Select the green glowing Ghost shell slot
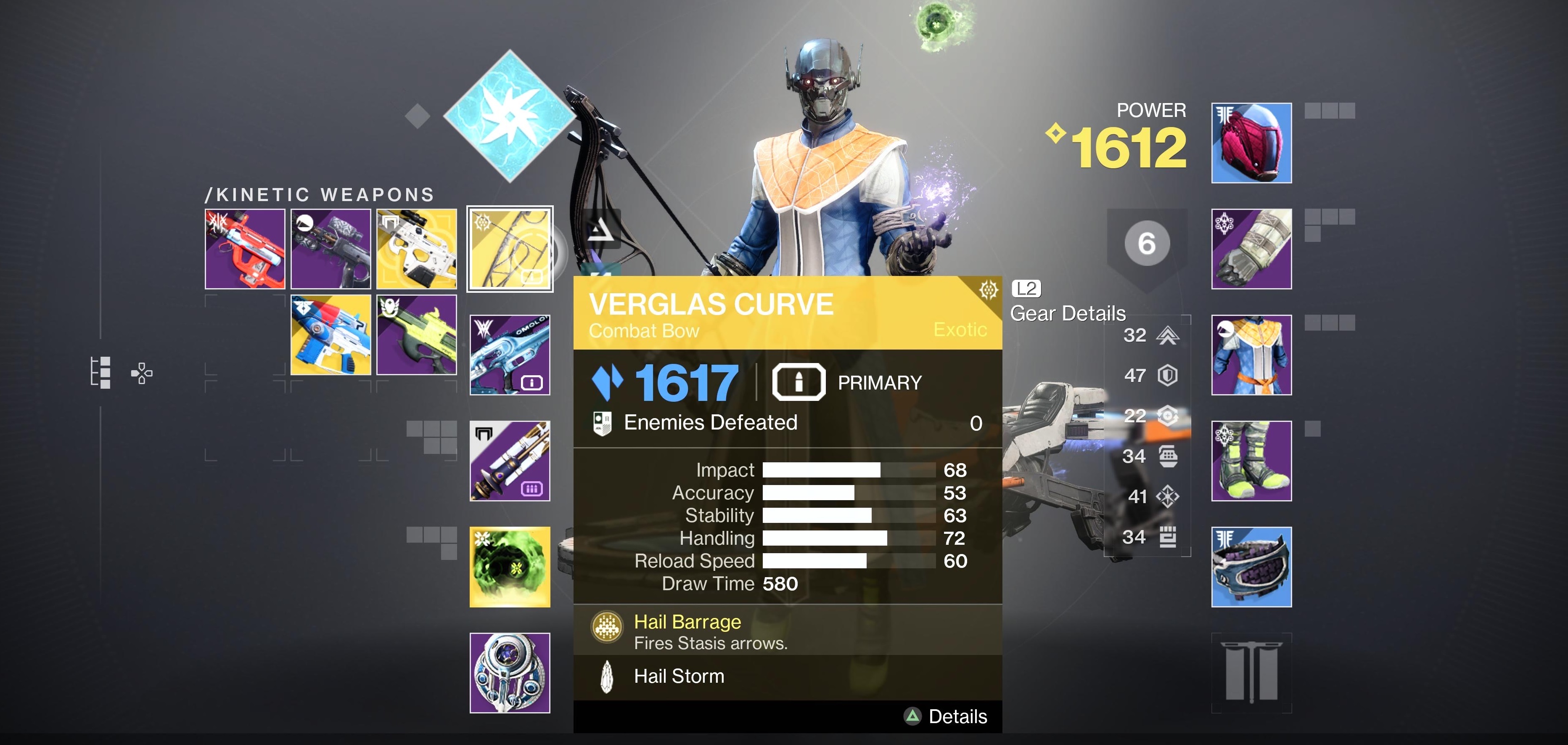 click(x=510, y=567)
